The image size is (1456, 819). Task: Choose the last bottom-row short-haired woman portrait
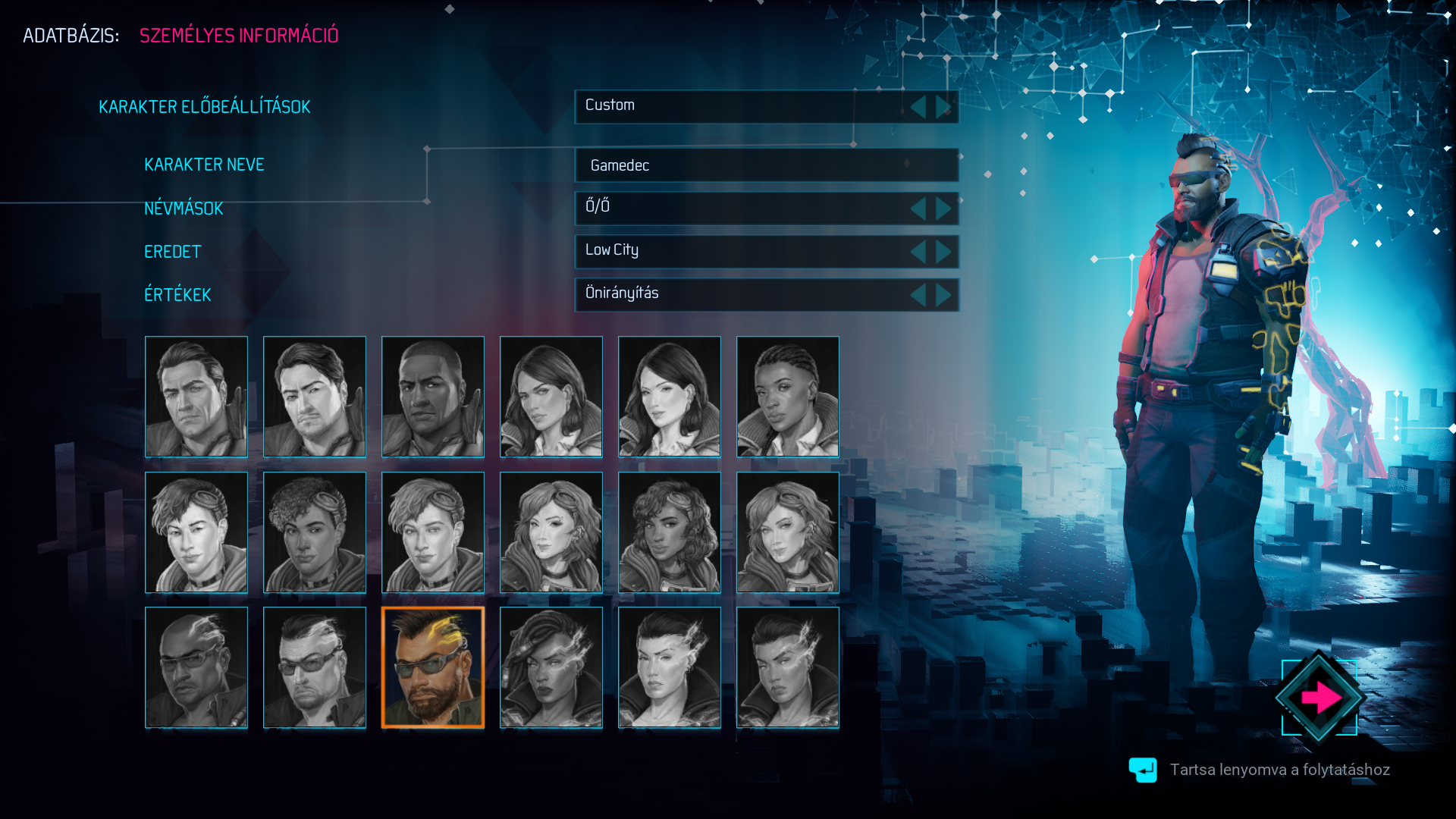pyautogui.click(x=788, y=667)
